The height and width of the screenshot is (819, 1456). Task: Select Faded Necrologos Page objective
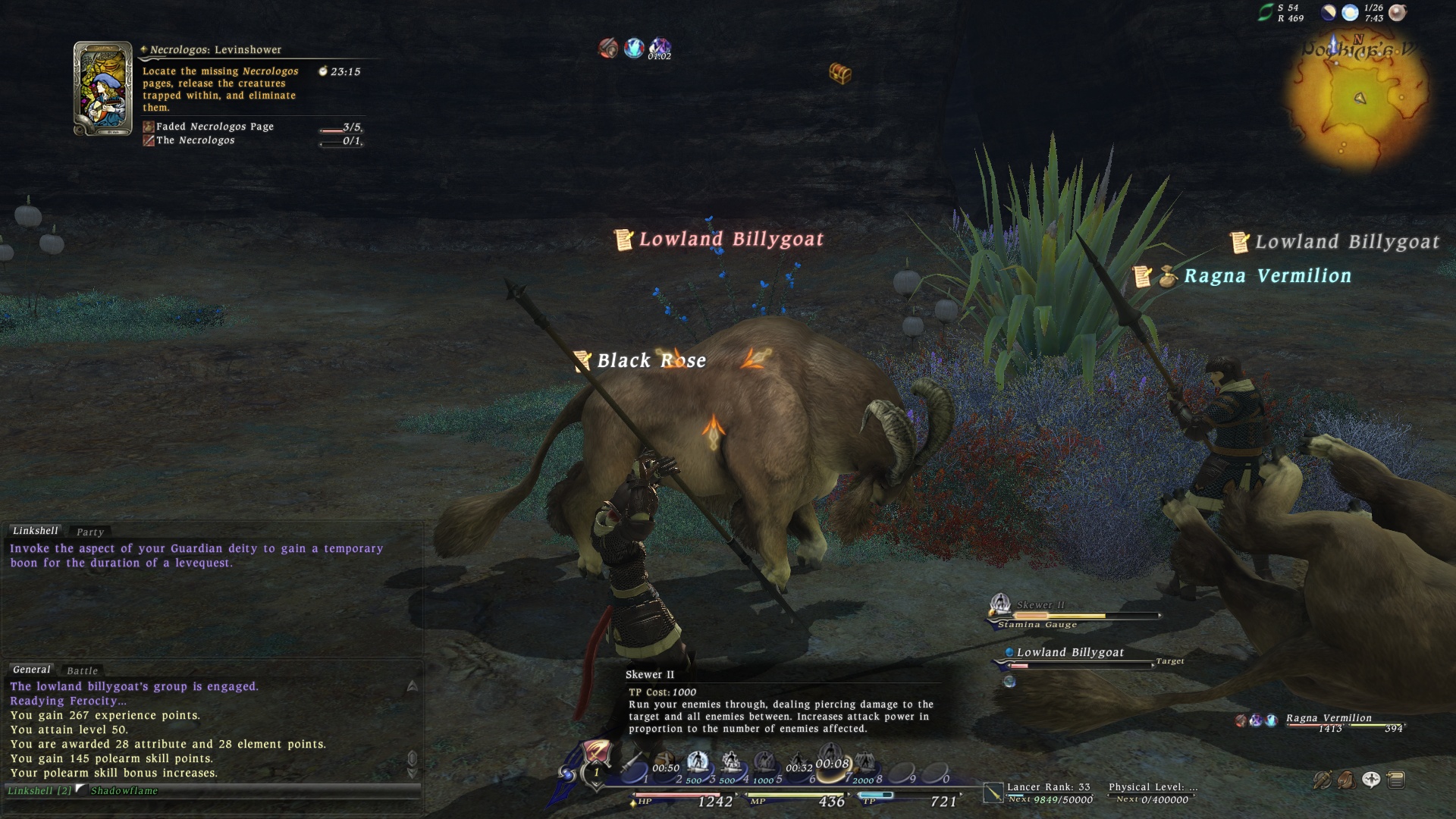point(215,127)
